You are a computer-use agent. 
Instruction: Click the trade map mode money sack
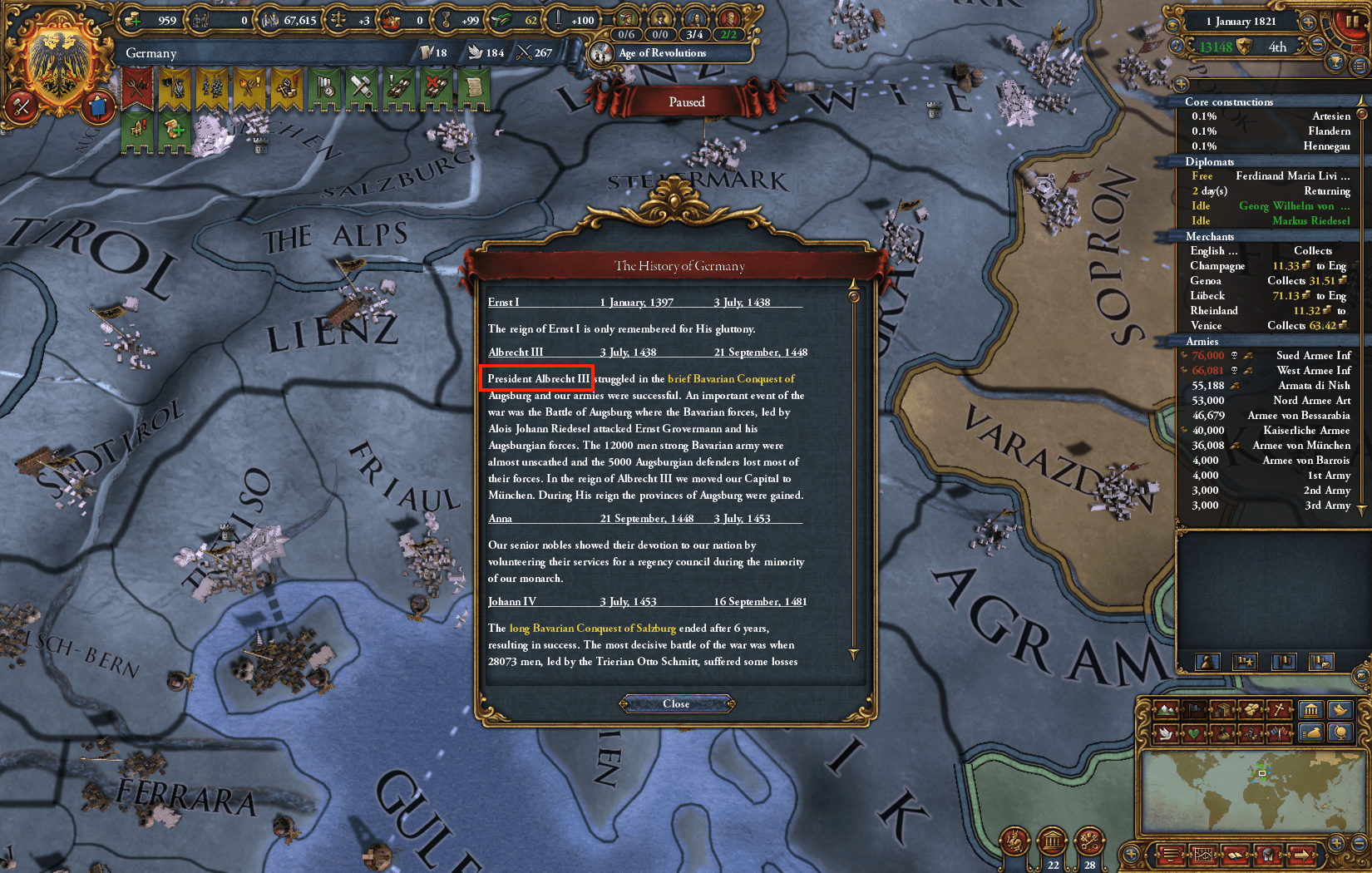pos(1224,733)
